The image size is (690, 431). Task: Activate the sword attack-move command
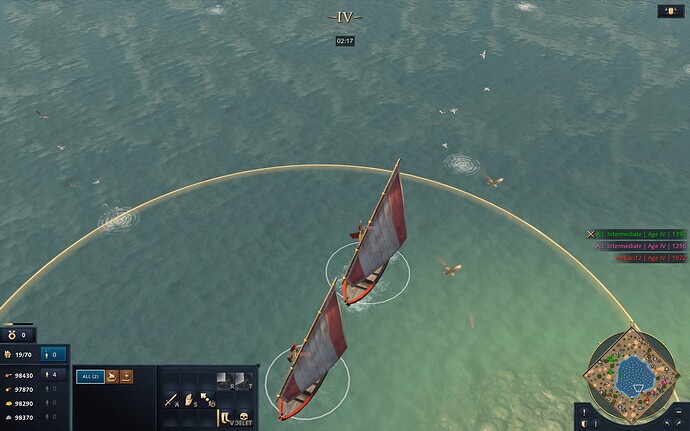[172, 400]
